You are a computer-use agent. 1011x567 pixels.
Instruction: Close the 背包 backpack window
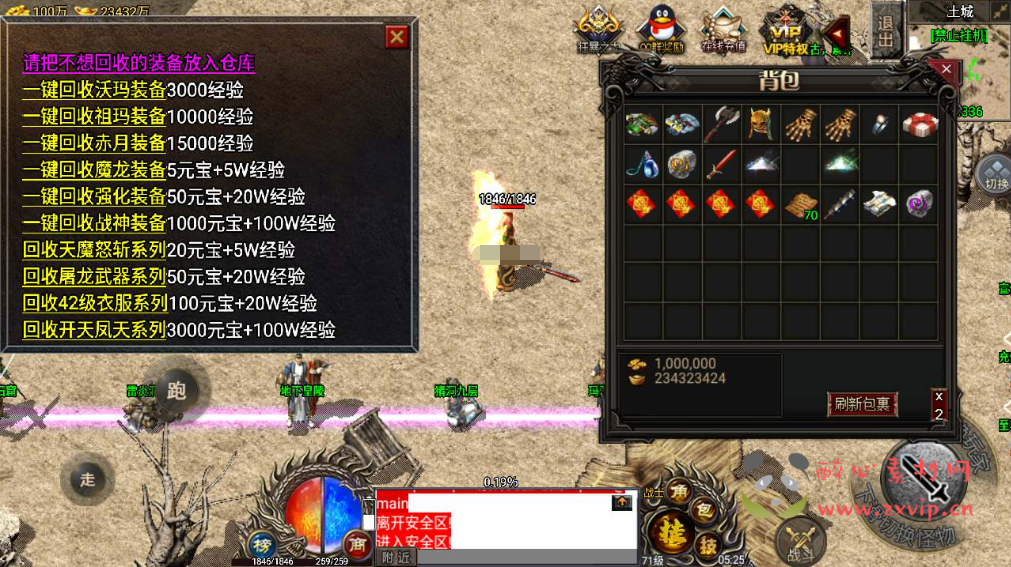pyautogui.click(x=945, y=70)
